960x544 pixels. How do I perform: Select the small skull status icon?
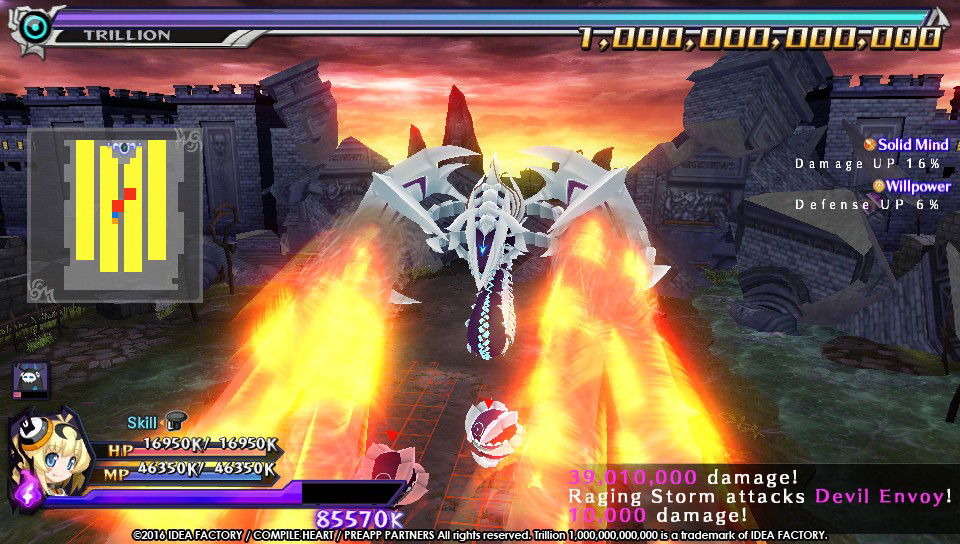[29, 379]
